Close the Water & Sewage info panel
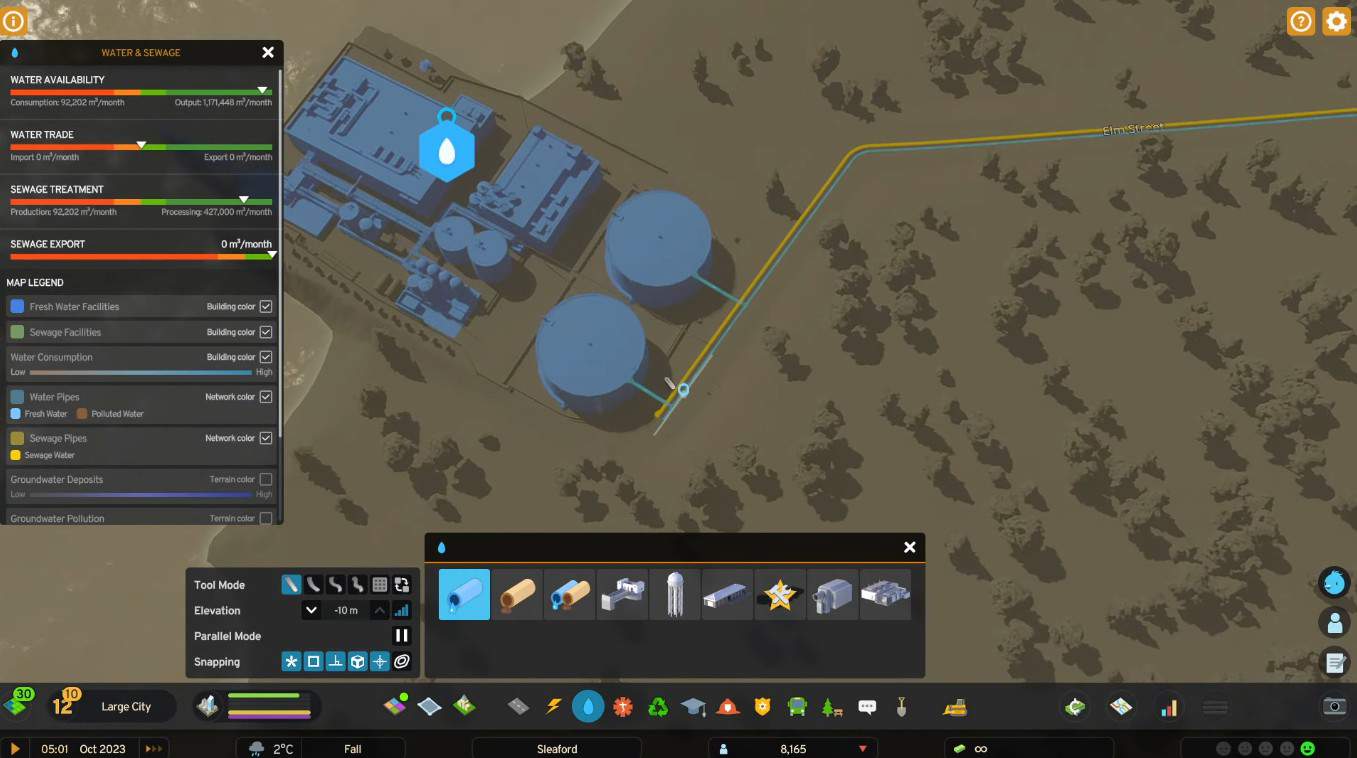This screenshot has width=1357, height=758. coord(268,52)
